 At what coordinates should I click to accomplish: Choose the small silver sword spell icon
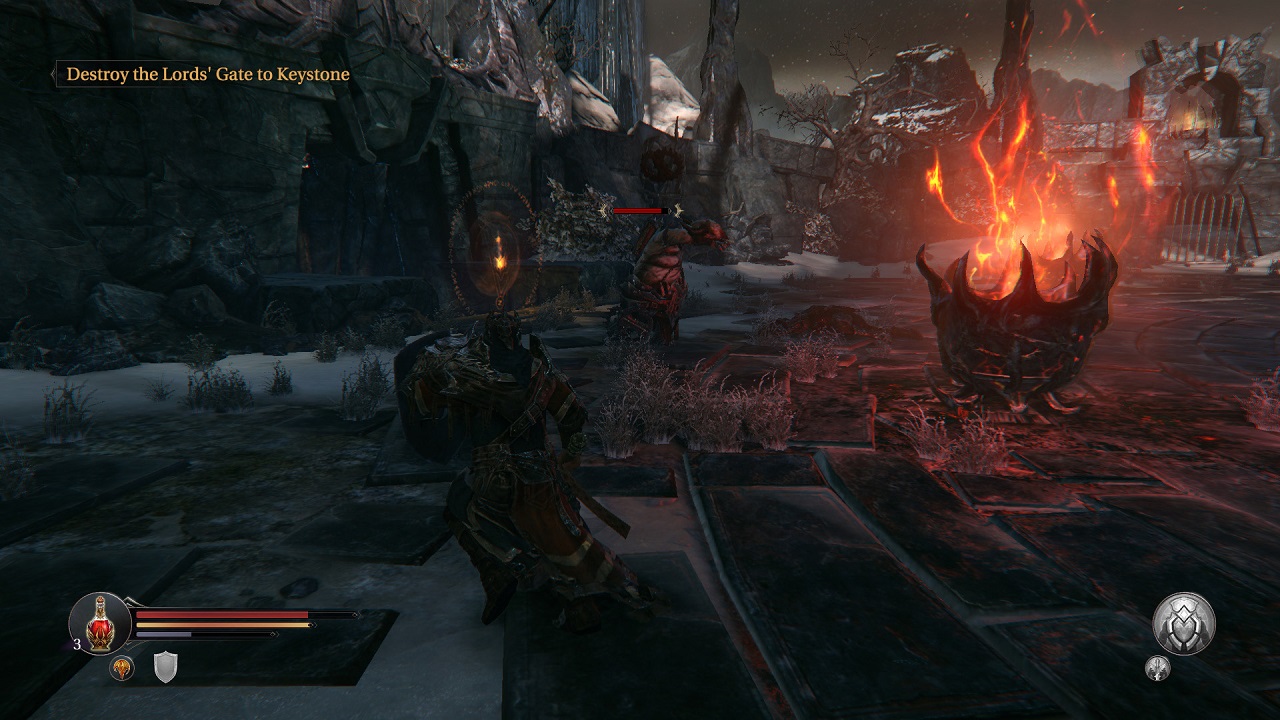[1158, 669]
